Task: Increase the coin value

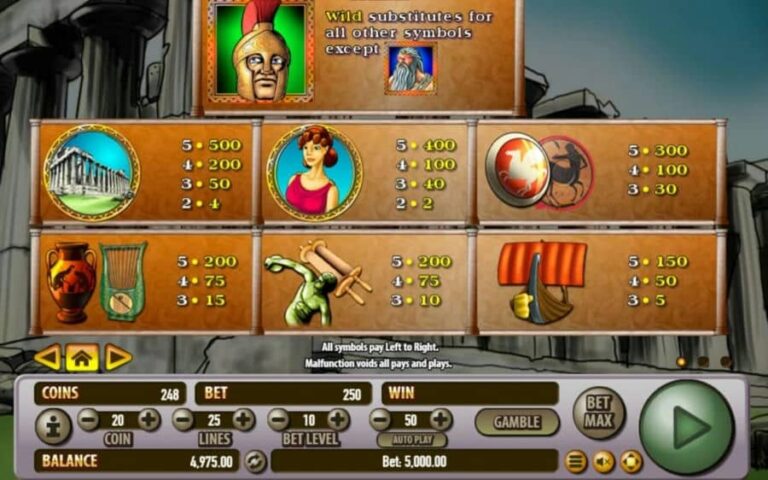Action: (x=149, y=420)
